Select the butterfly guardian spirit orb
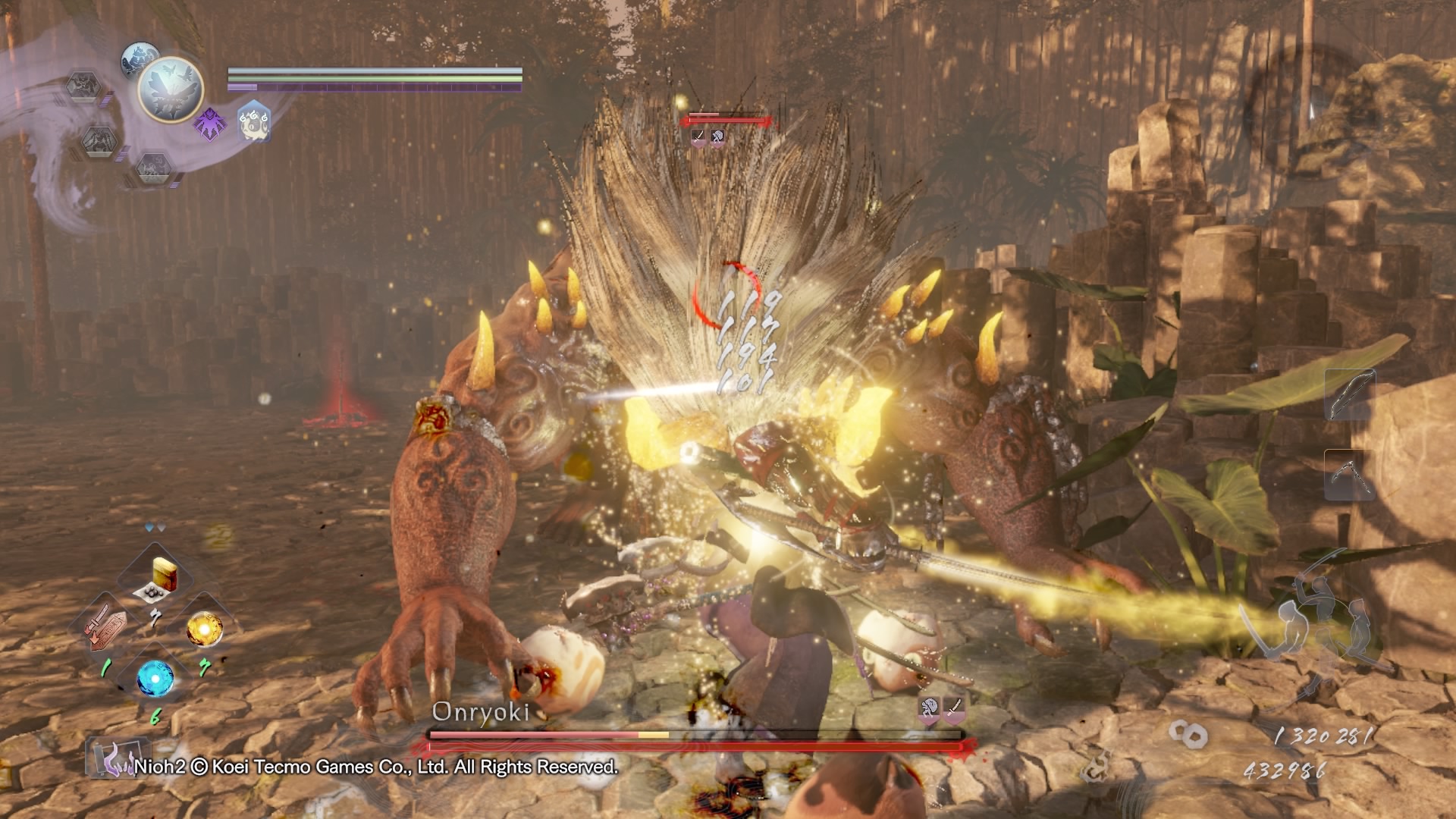1456x819 pixels. (x=171, y=89)
